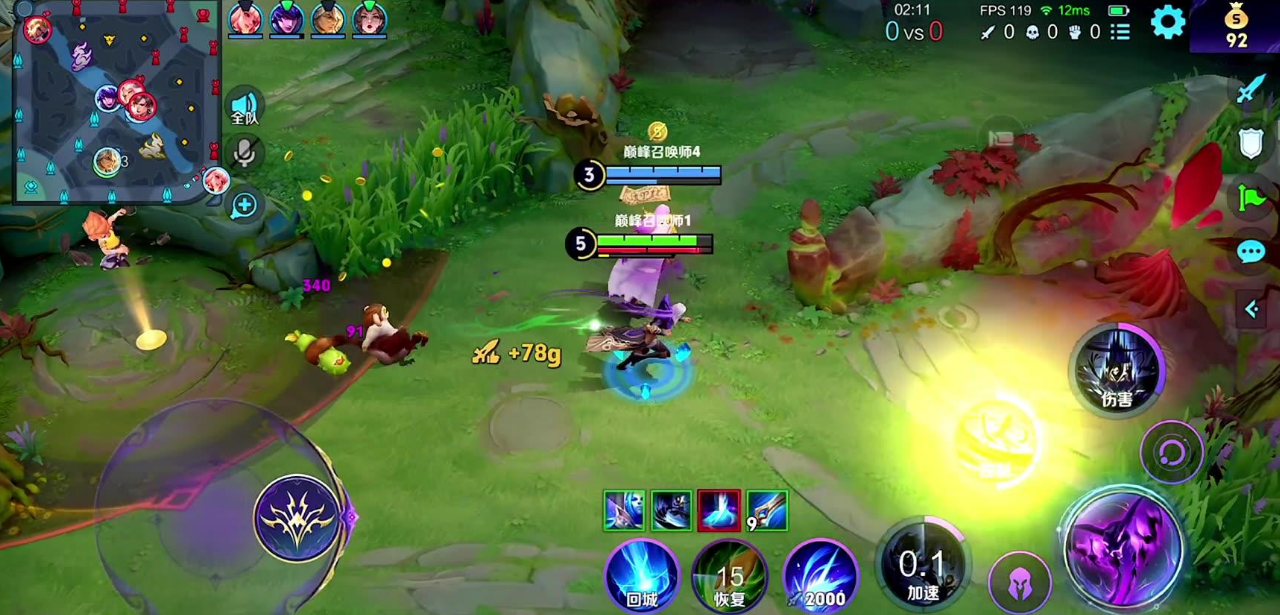Open the gold shop showing 92

click(1237, 27)
